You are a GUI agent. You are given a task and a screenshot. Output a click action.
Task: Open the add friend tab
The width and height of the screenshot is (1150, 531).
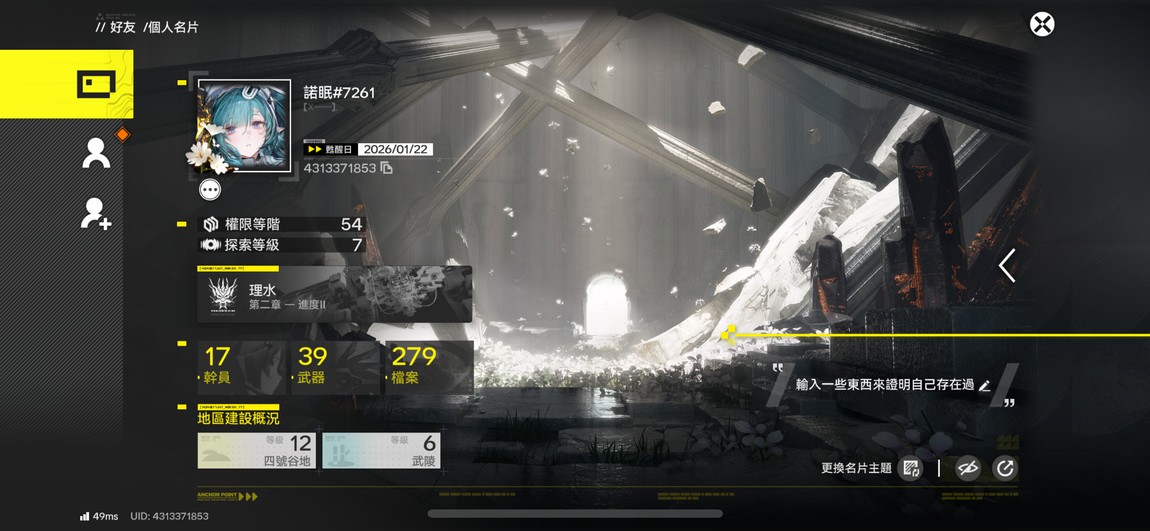96,213
